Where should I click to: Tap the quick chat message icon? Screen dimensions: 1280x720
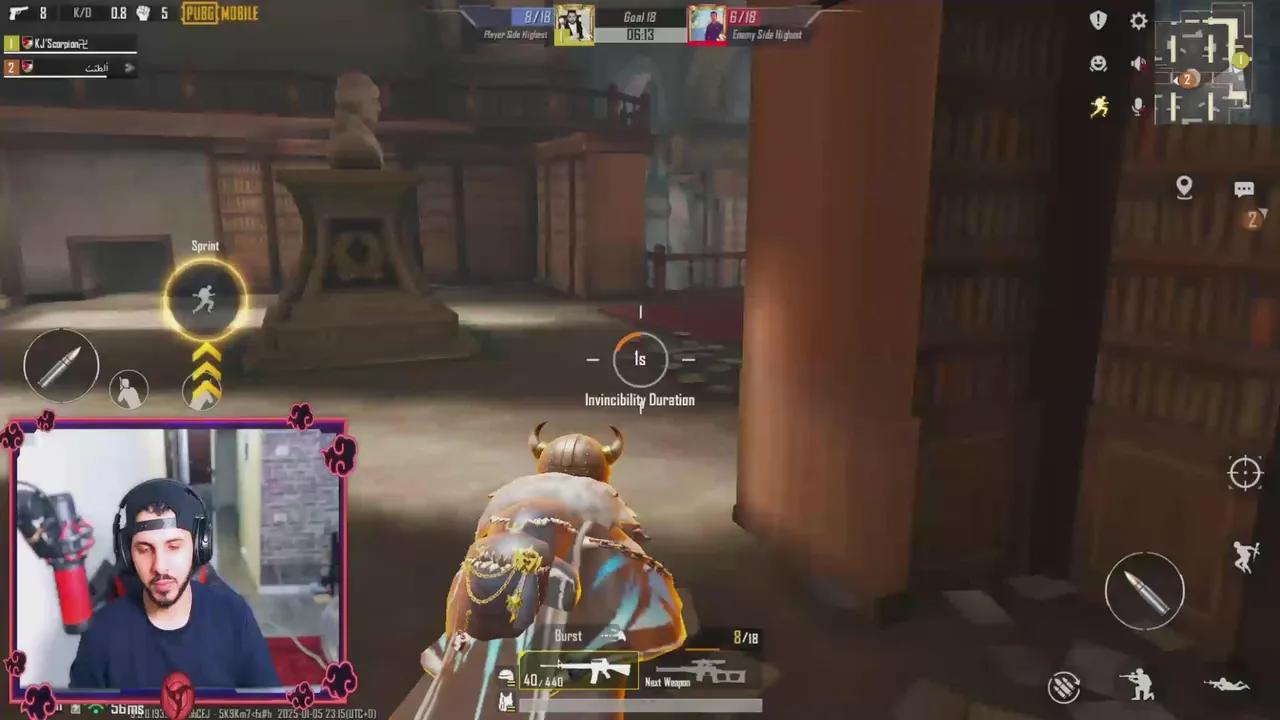(x=1244, y=188)
